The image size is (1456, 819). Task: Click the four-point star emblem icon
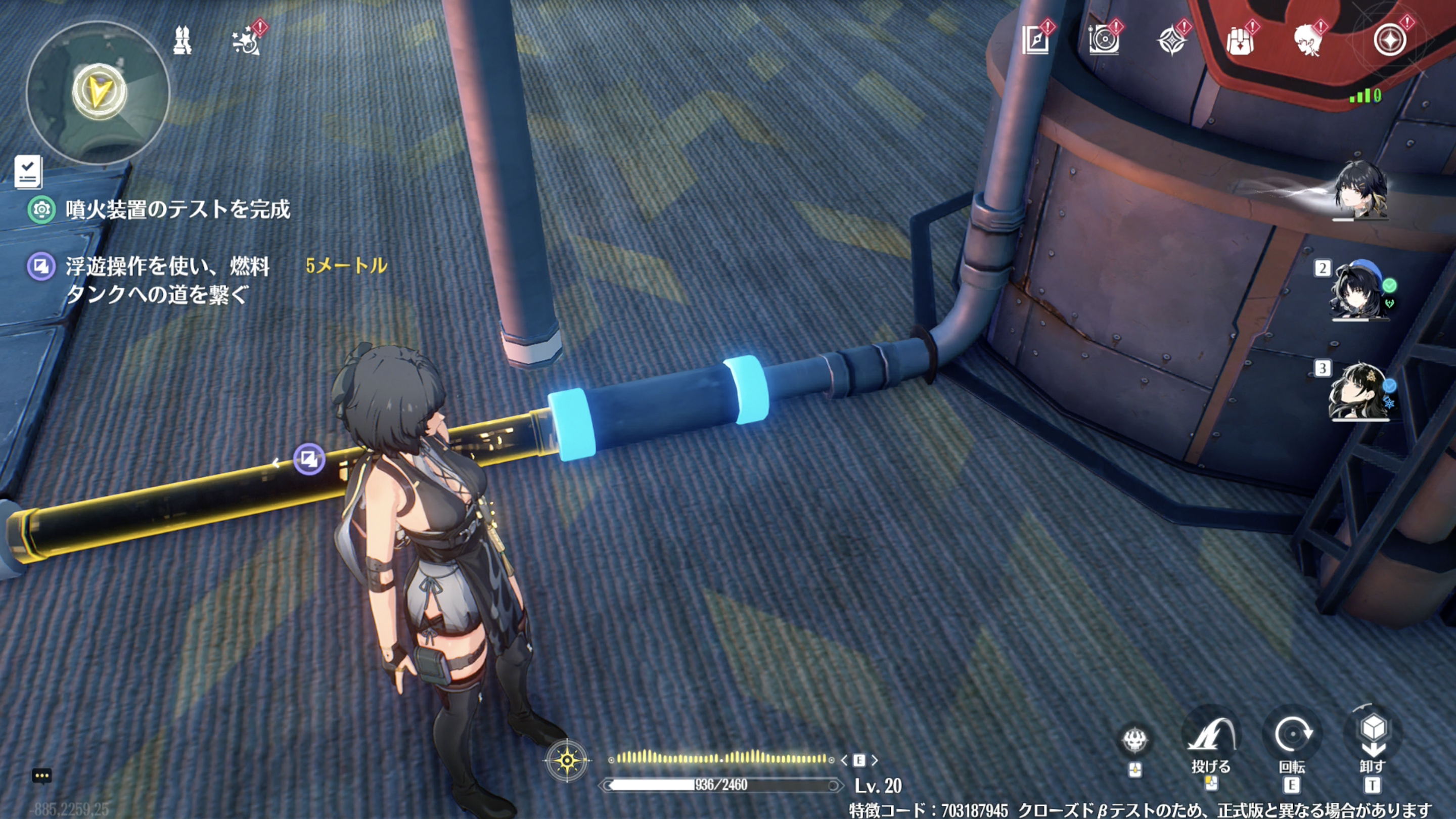point(1172,40)
